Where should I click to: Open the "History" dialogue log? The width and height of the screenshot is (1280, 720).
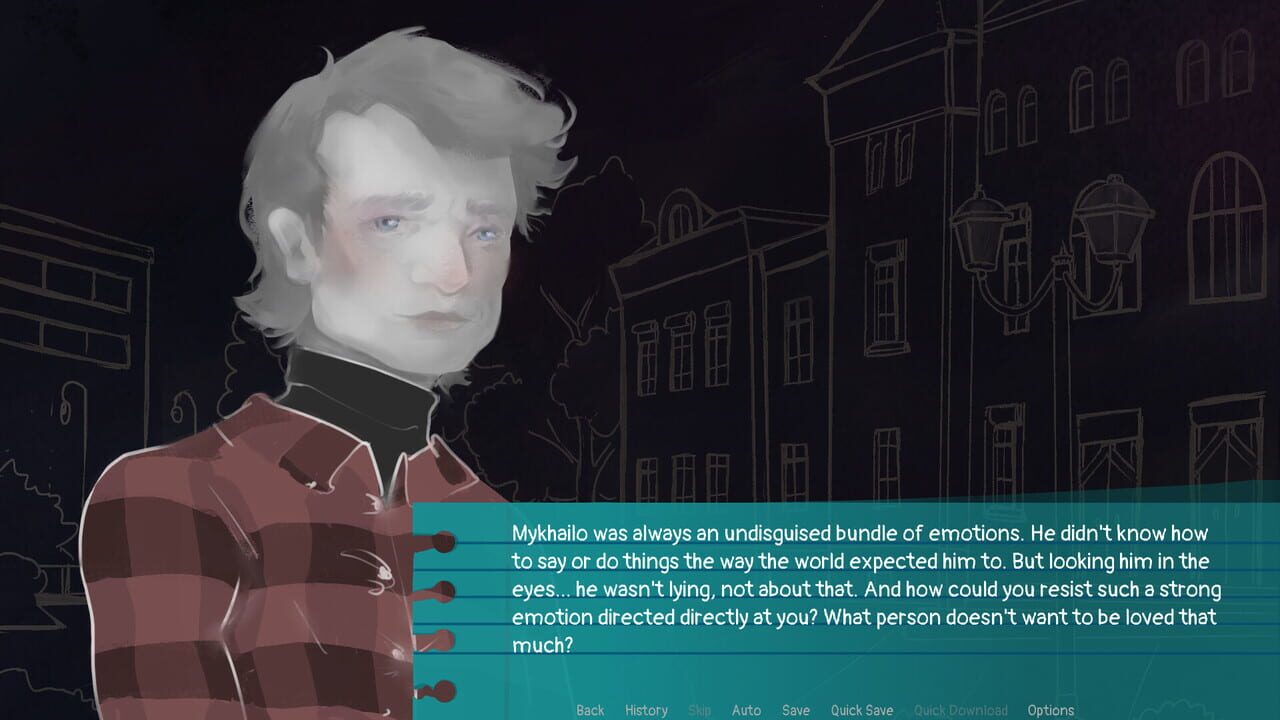coord(646,710)
